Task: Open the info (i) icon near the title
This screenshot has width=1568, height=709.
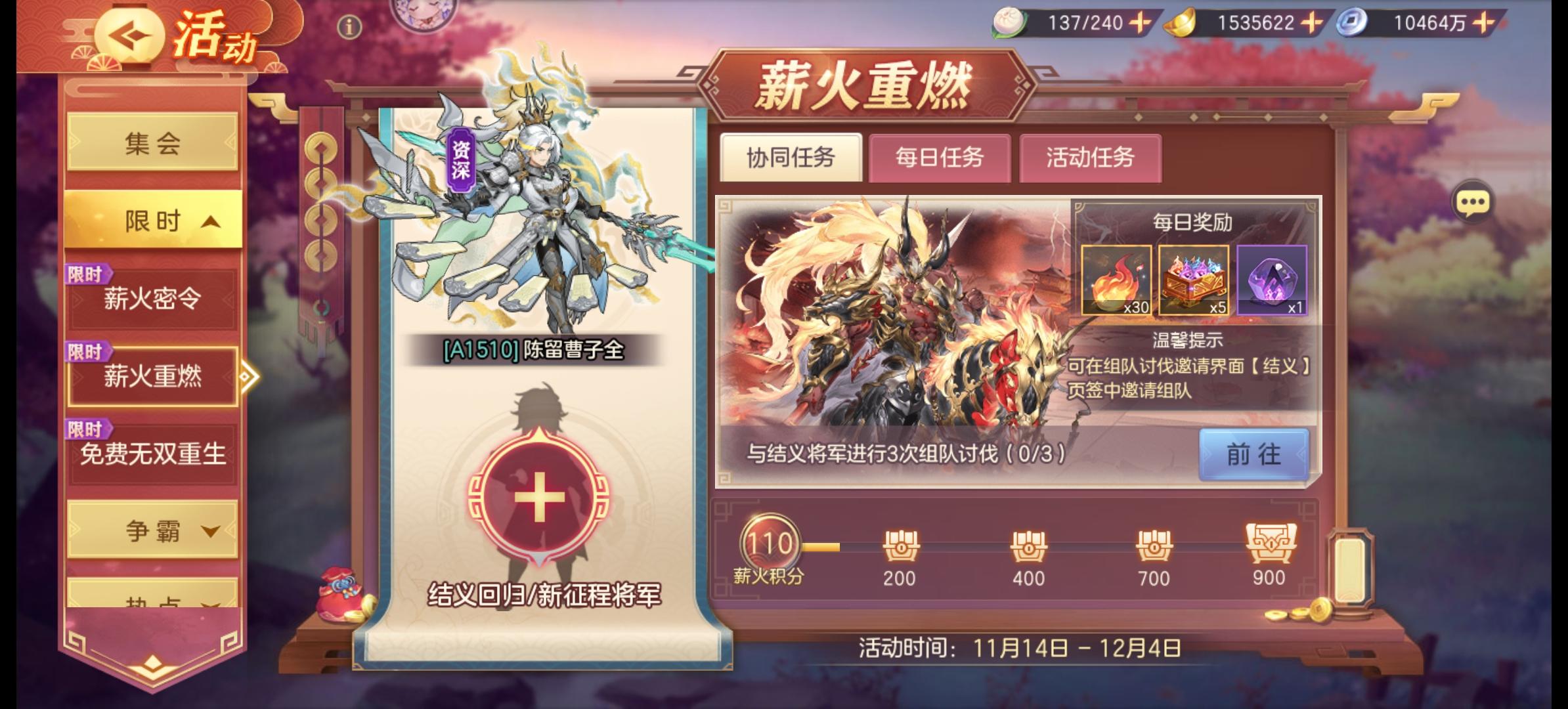Action: [x=348, y=26]
